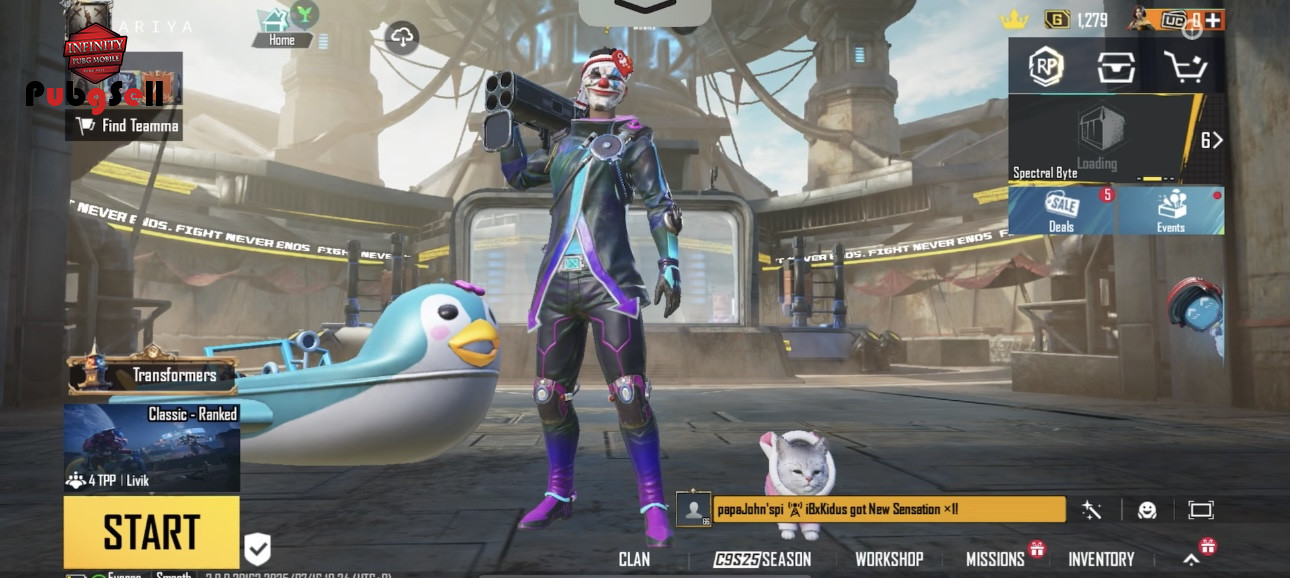
Task: Open the Royale Pass RP icon
Action: pos(1046,67)
